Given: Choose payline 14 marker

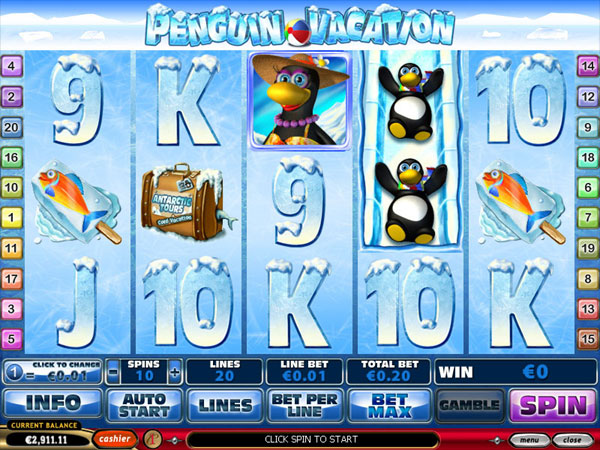Looking at the screenshot, I should (x=588, y=67).
